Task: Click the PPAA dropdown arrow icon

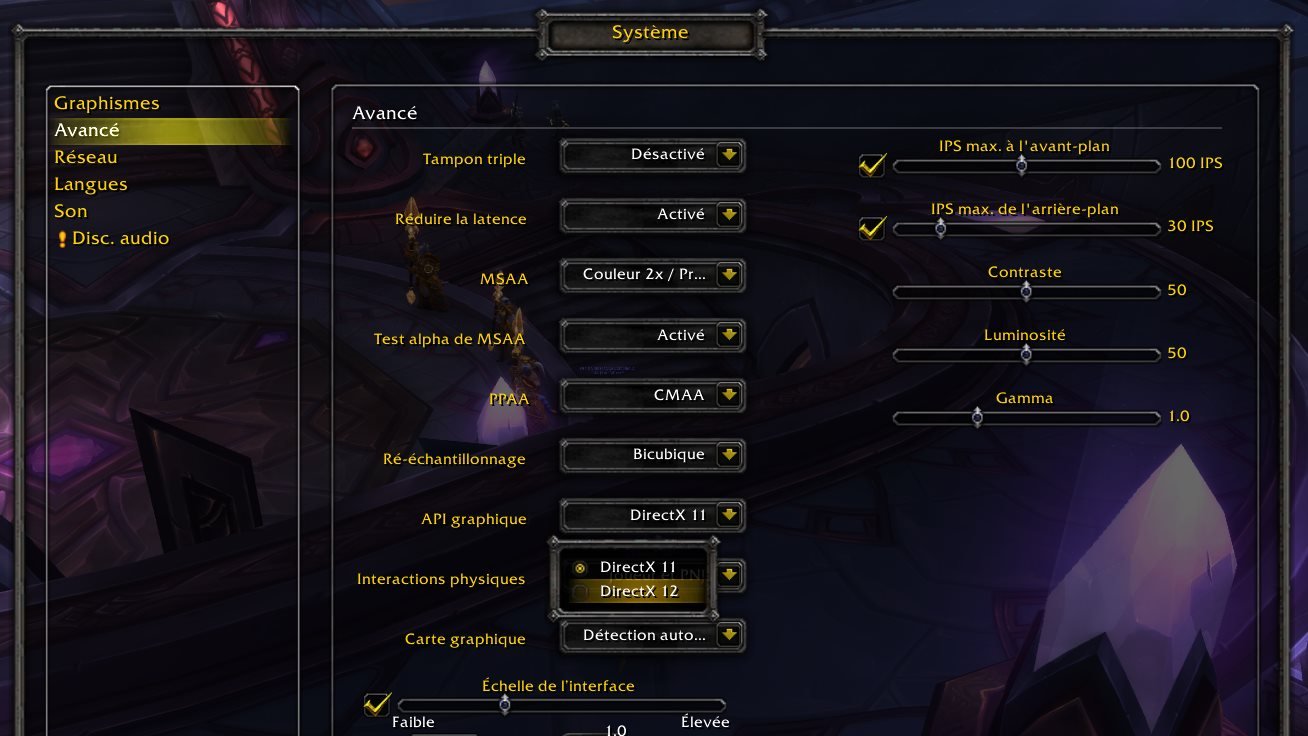Action: click(x=730, y=395)
